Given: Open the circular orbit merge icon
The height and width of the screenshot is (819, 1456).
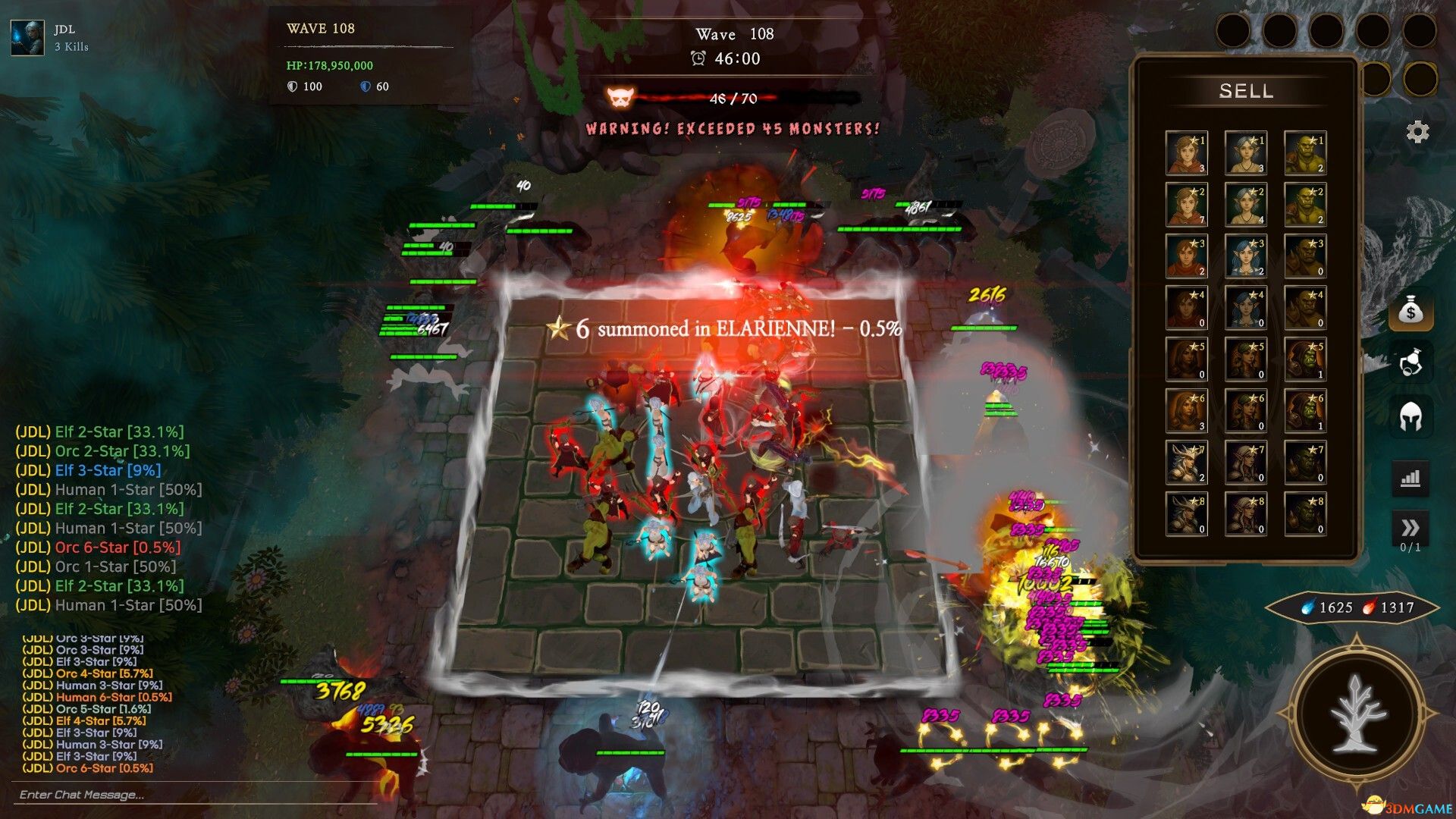Looking at the screenshot, I should (1410, 363).
